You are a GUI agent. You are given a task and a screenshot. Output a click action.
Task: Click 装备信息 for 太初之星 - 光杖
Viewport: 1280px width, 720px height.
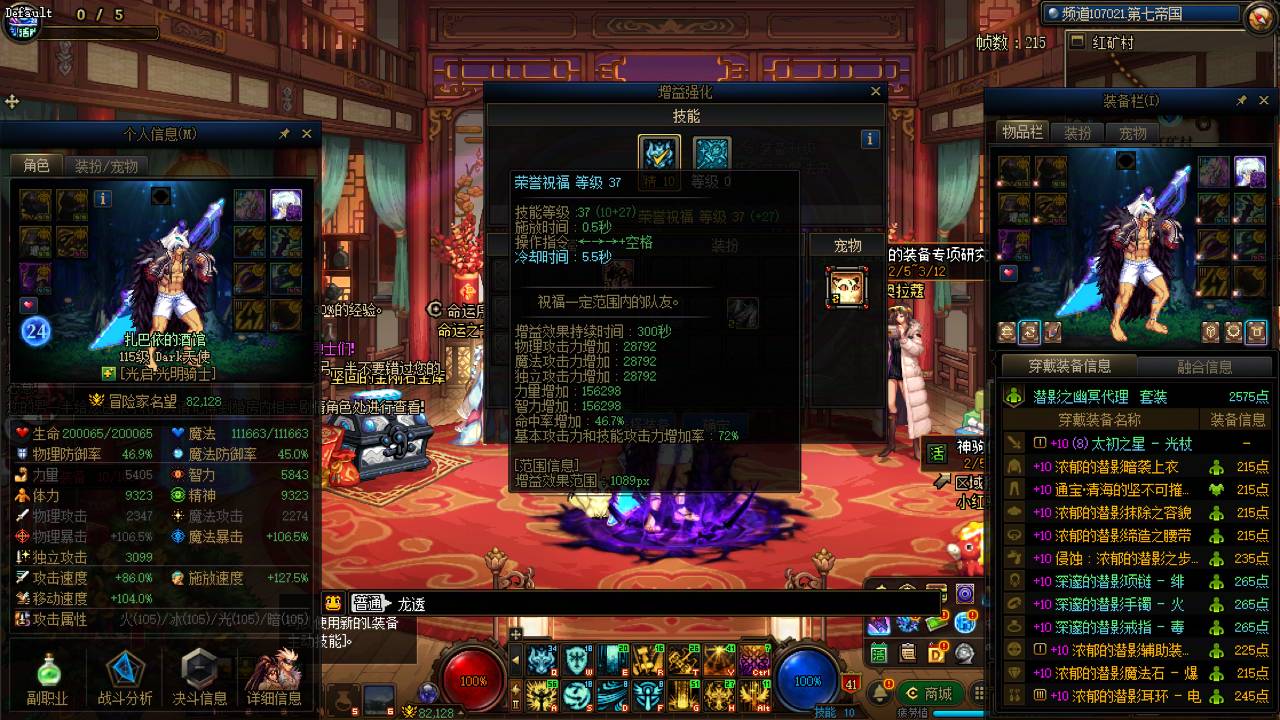coord(1246,444)
